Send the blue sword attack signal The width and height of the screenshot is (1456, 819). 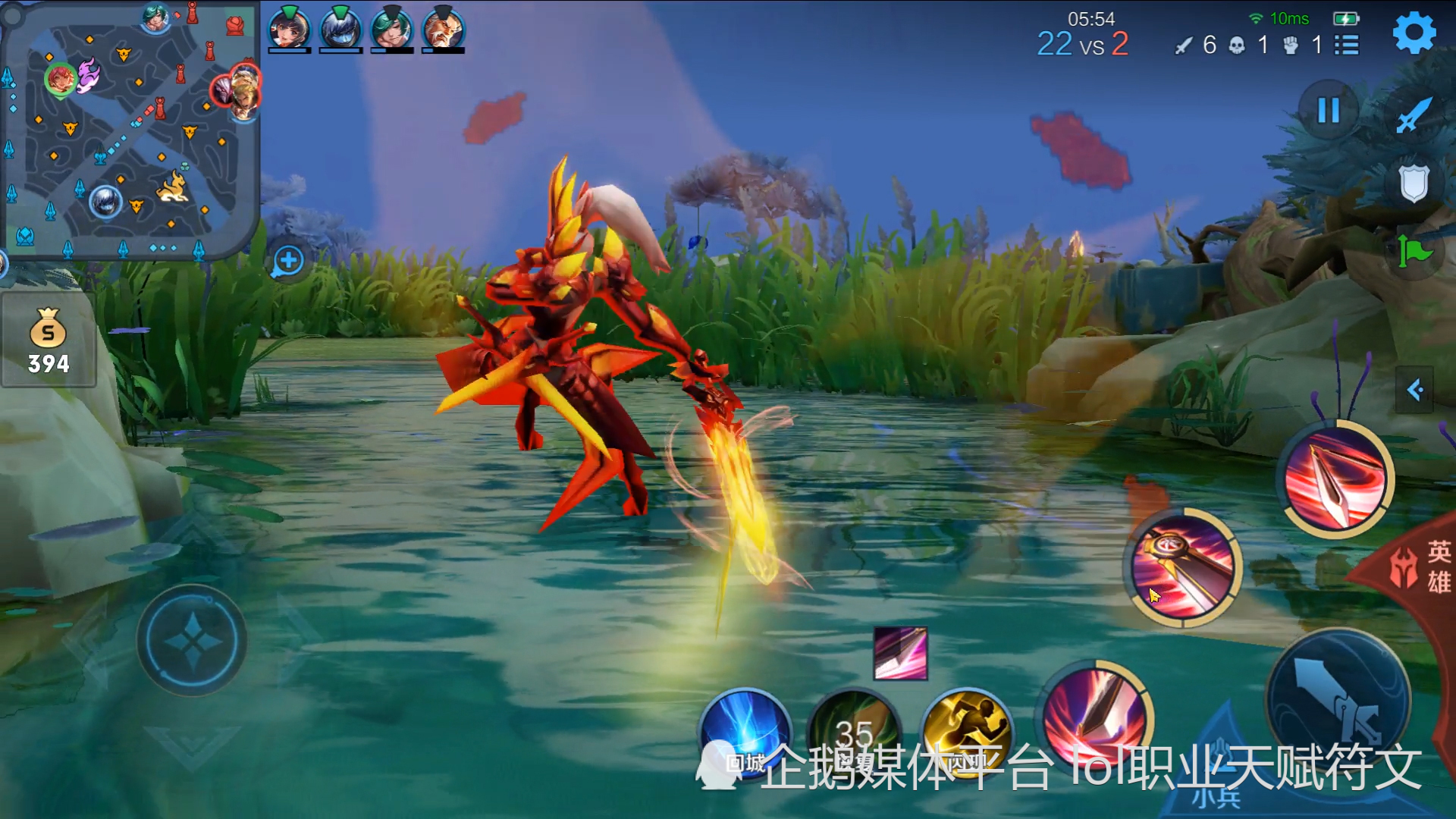click(1414, 114)
